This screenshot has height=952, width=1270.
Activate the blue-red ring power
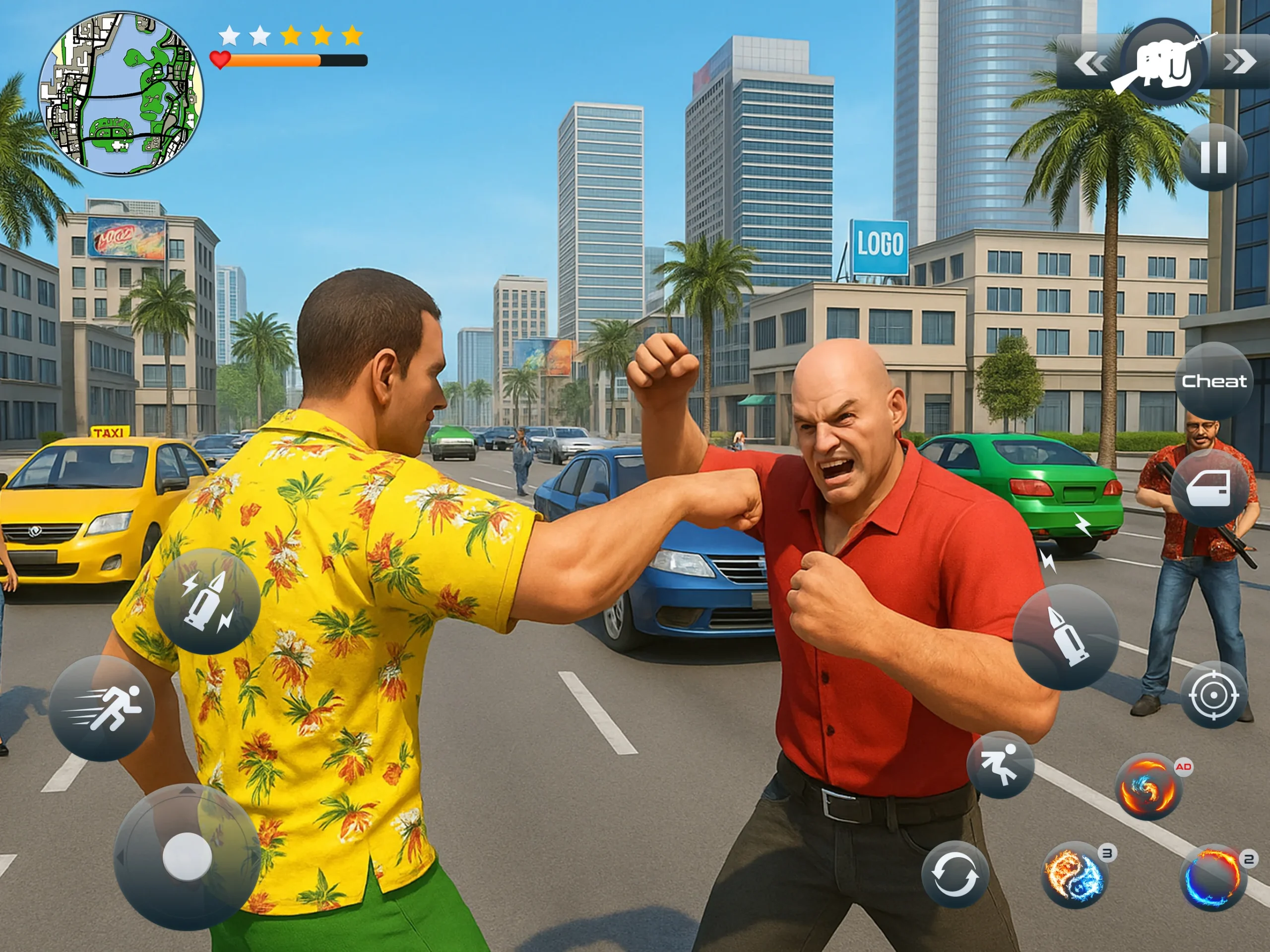(x=1212, y=879)
